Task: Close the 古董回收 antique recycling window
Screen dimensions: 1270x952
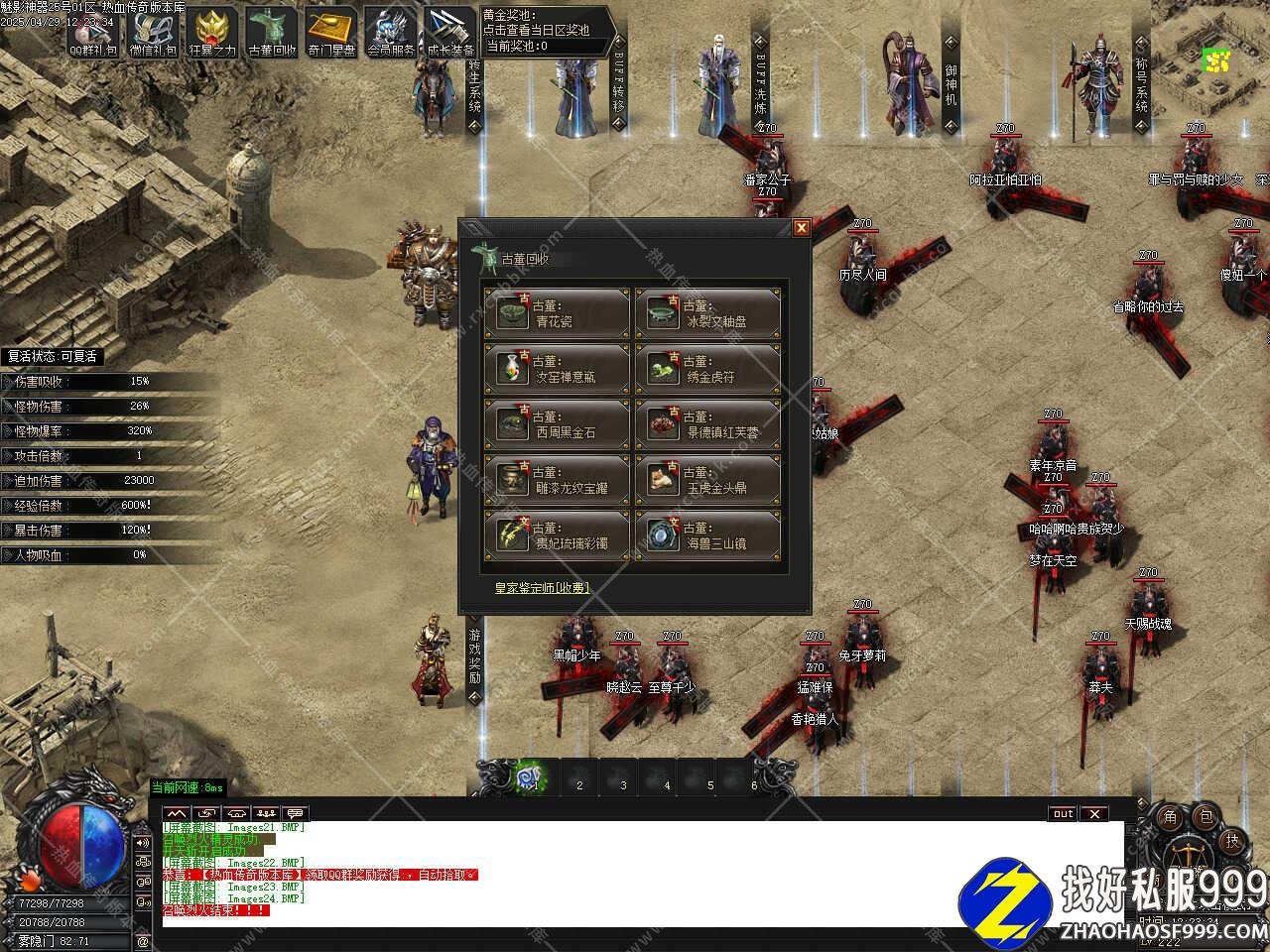Action: click(802, 228)
